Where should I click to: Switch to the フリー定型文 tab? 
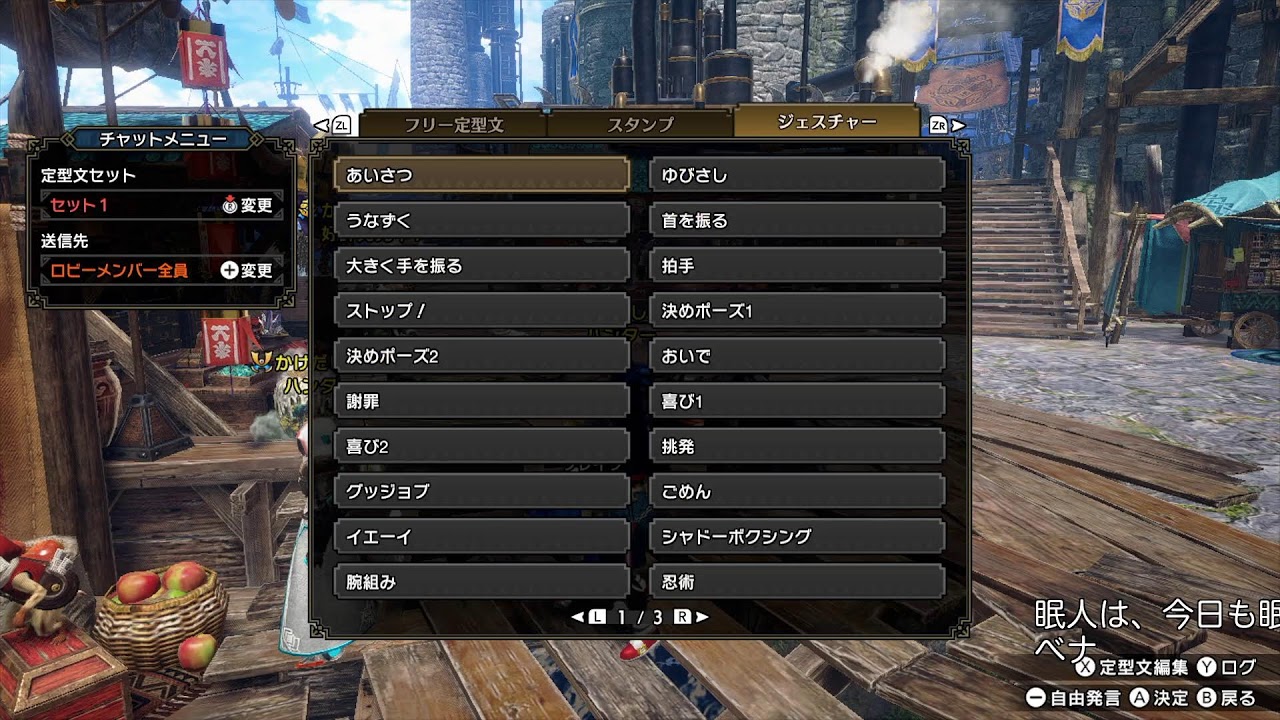453,125
